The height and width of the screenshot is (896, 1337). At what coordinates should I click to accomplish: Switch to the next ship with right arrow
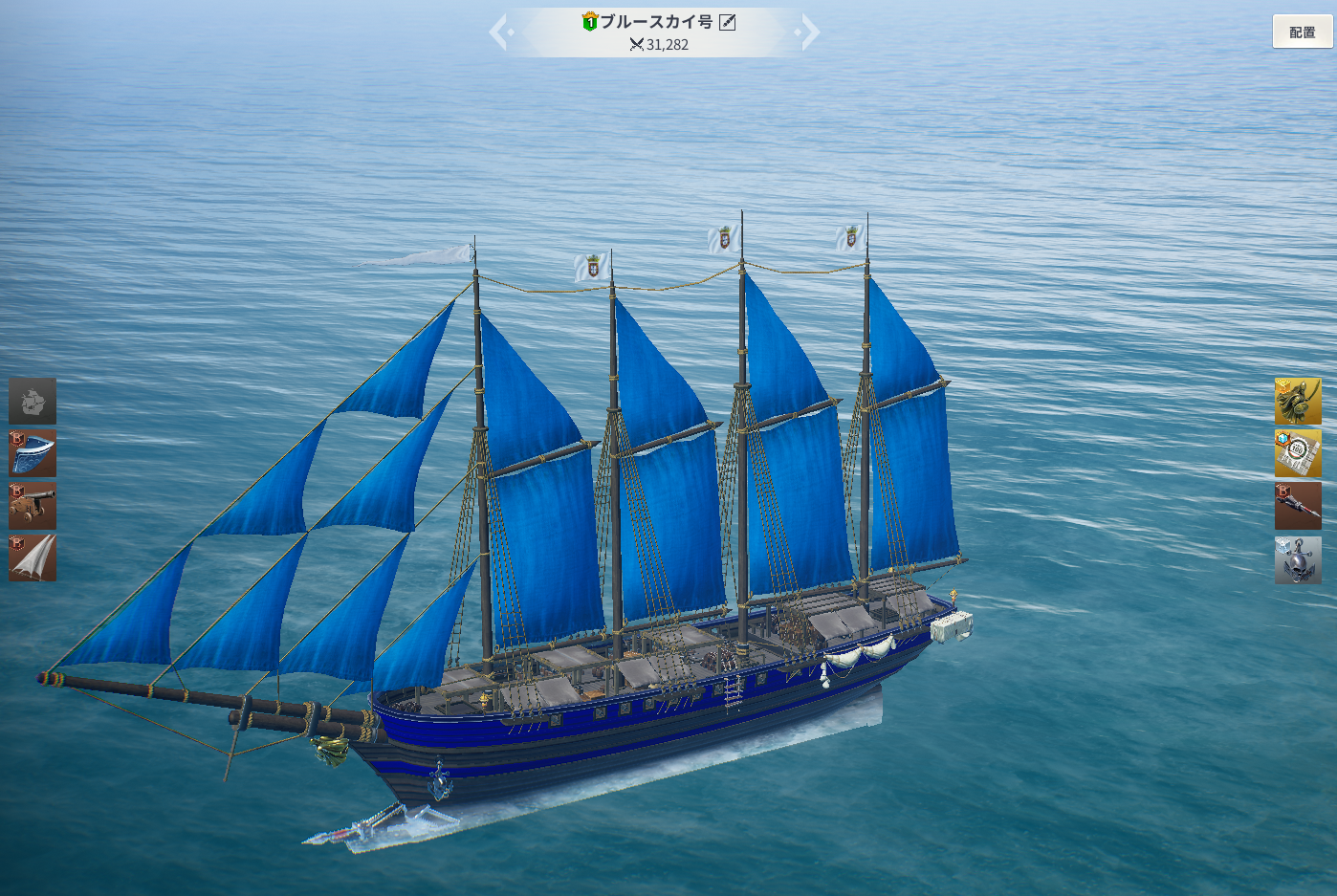pyautogui.click(x=809, y=32)
